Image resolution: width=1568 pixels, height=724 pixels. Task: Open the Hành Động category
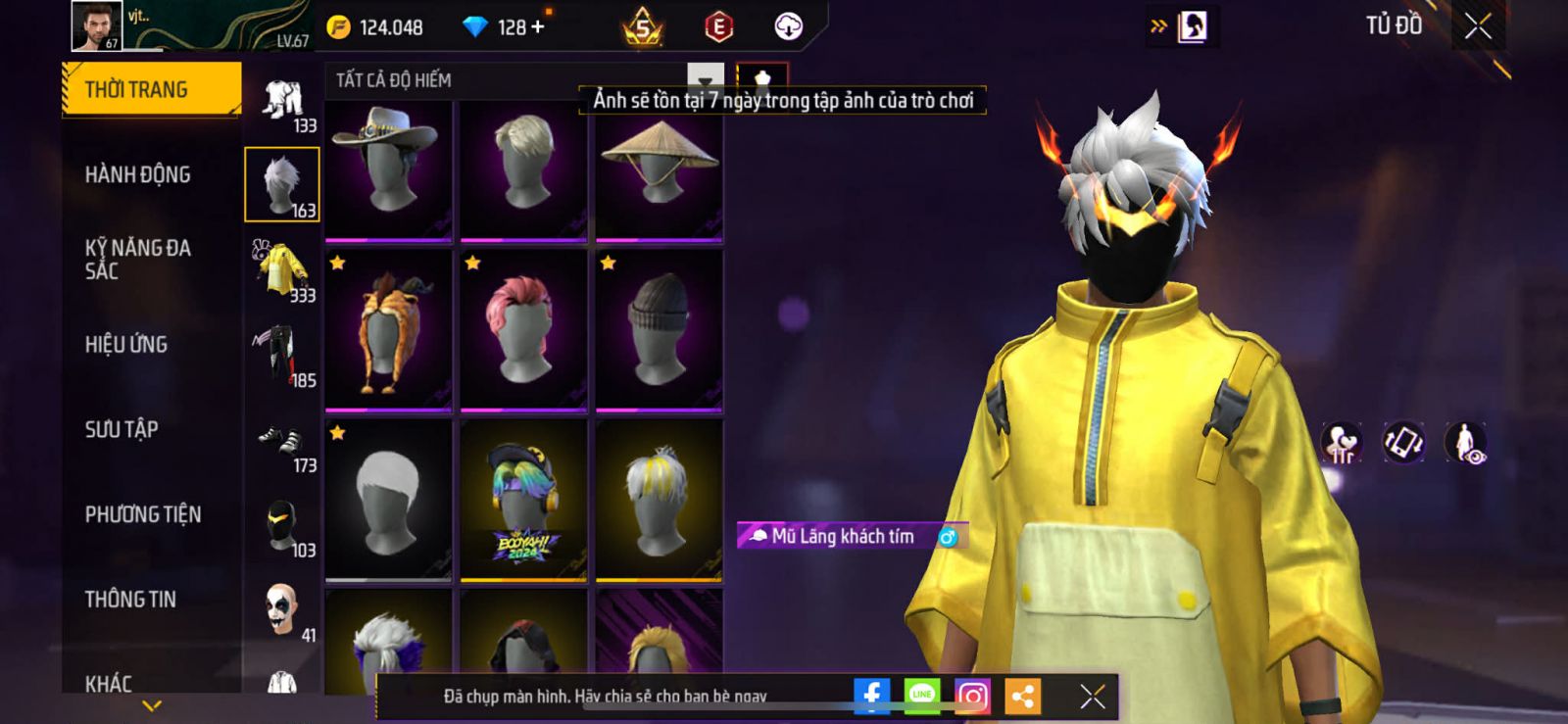pyautogui.click(x=137, y=174)
